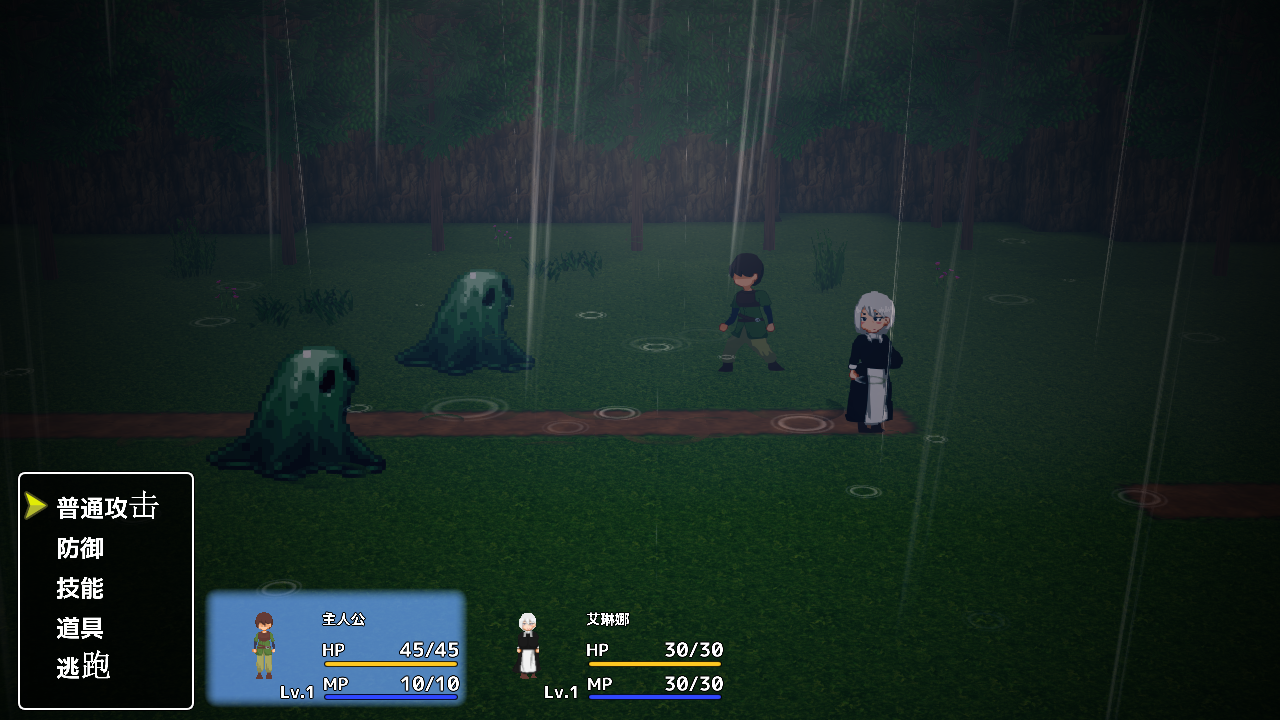Screen dimensions: 1280x720
Task: Choose 防御 to defend
Action: (x=80, y=548)
